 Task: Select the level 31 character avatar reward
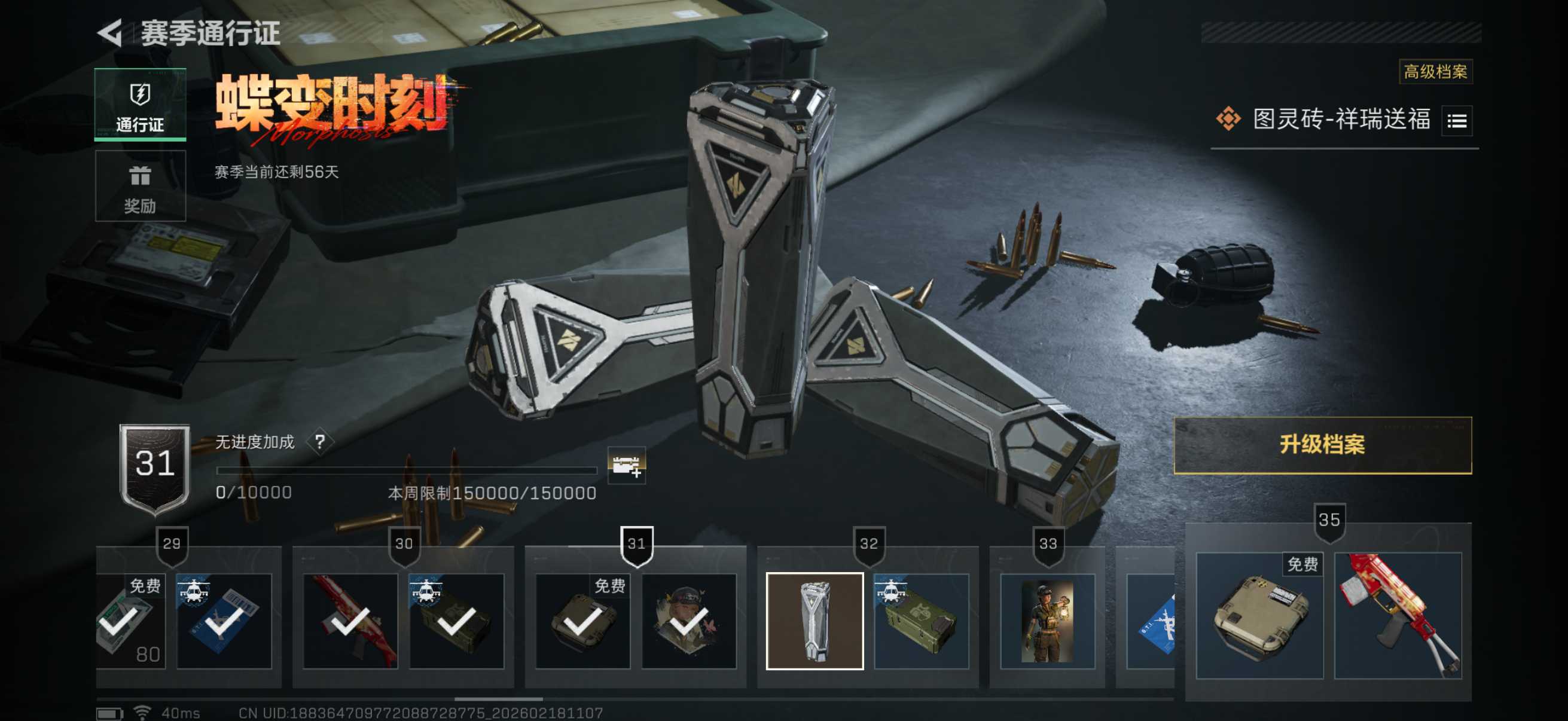[688, 621]
